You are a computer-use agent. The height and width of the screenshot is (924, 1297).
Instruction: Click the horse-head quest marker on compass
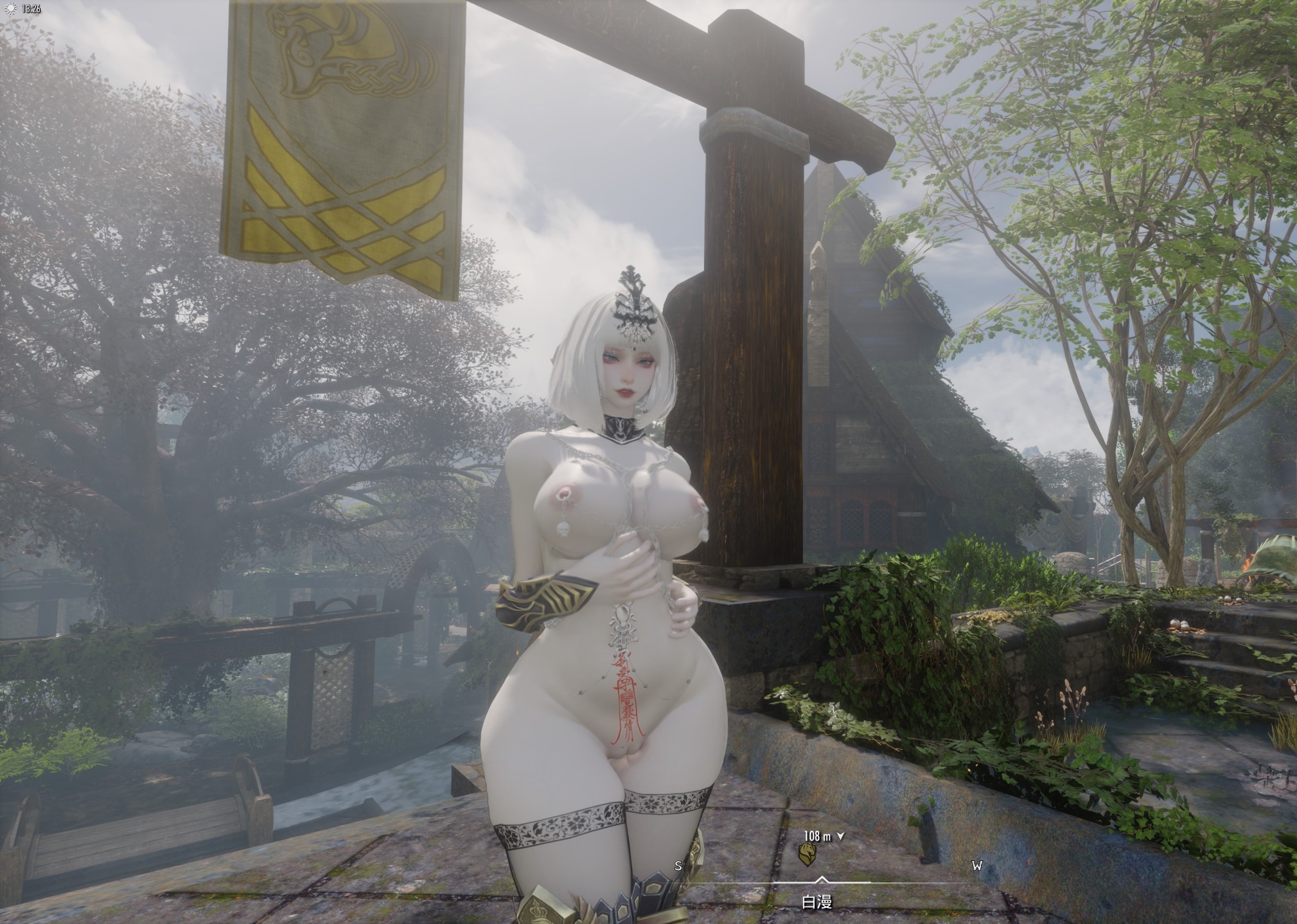807,853
